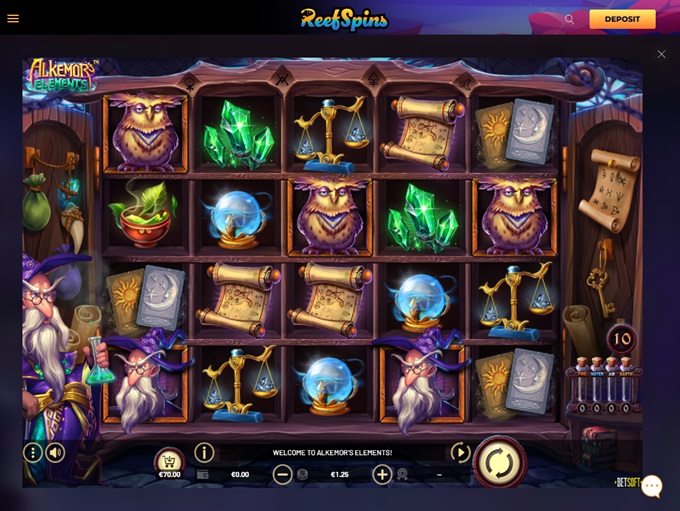Image resolution: width=680 pixels, height=511 pixels.
Task: Decrease the bet with the minus button
Action: point(283,475)
